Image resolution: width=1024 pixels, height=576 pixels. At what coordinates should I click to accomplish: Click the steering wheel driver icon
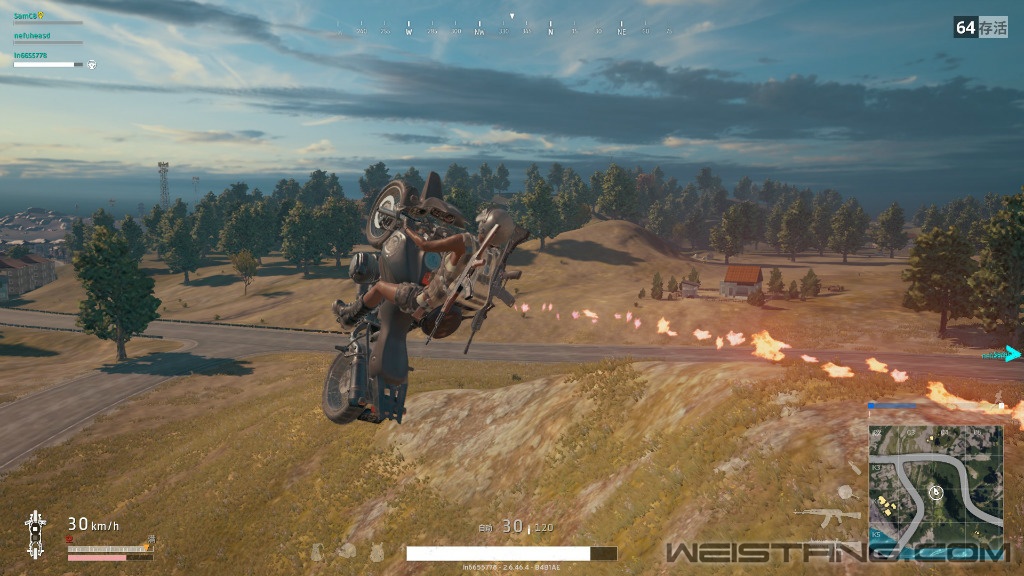pos(91,65)
